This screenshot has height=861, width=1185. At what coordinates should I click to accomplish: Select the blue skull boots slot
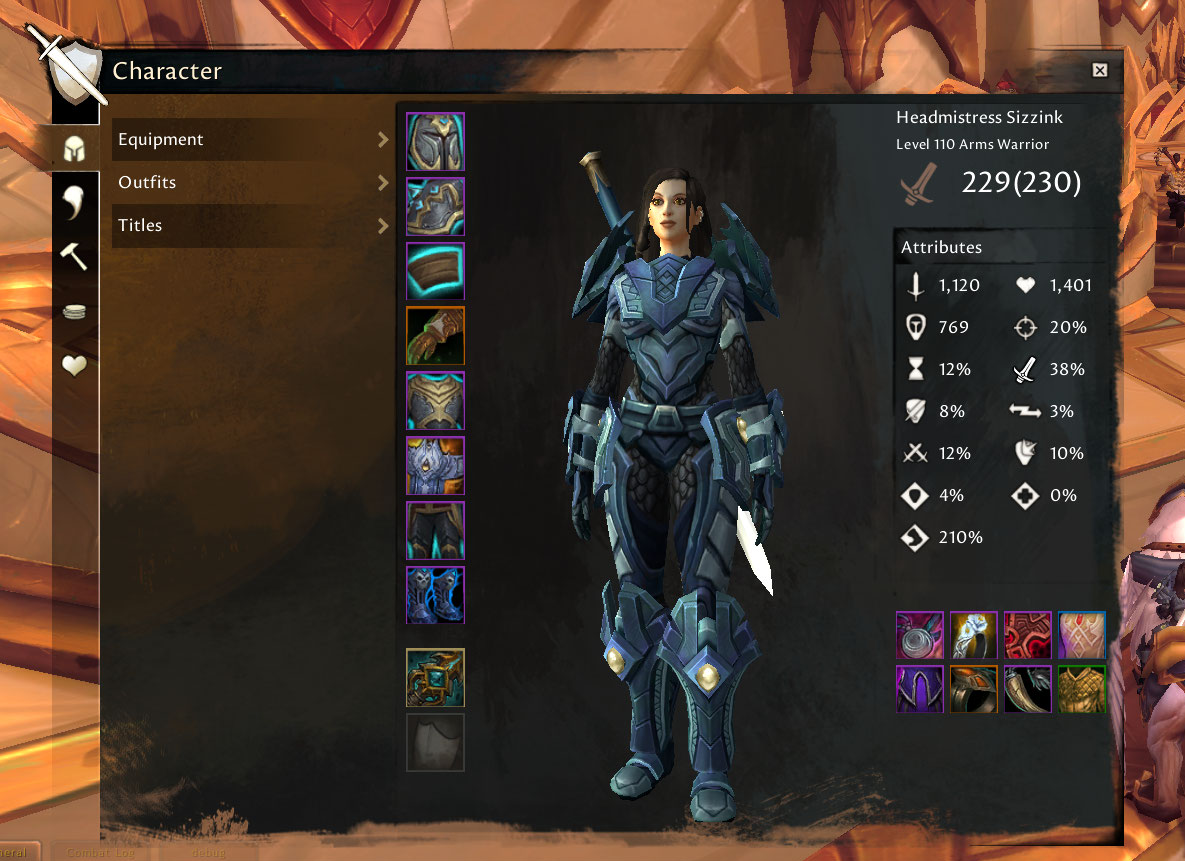(435, 595)
